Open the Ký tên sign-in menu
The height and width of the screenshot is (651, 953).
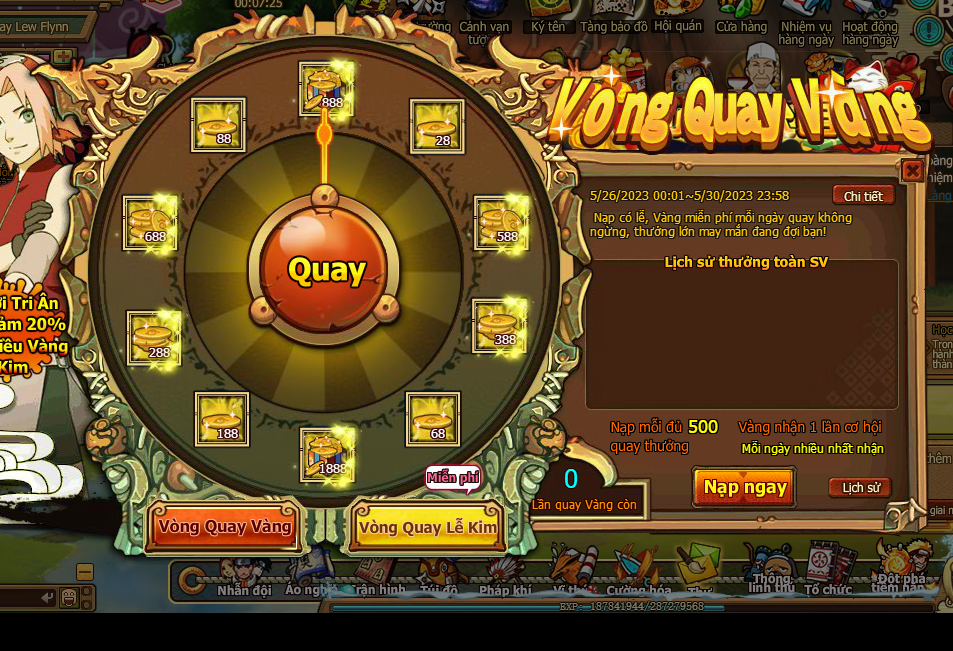click(x=548, y=27)
